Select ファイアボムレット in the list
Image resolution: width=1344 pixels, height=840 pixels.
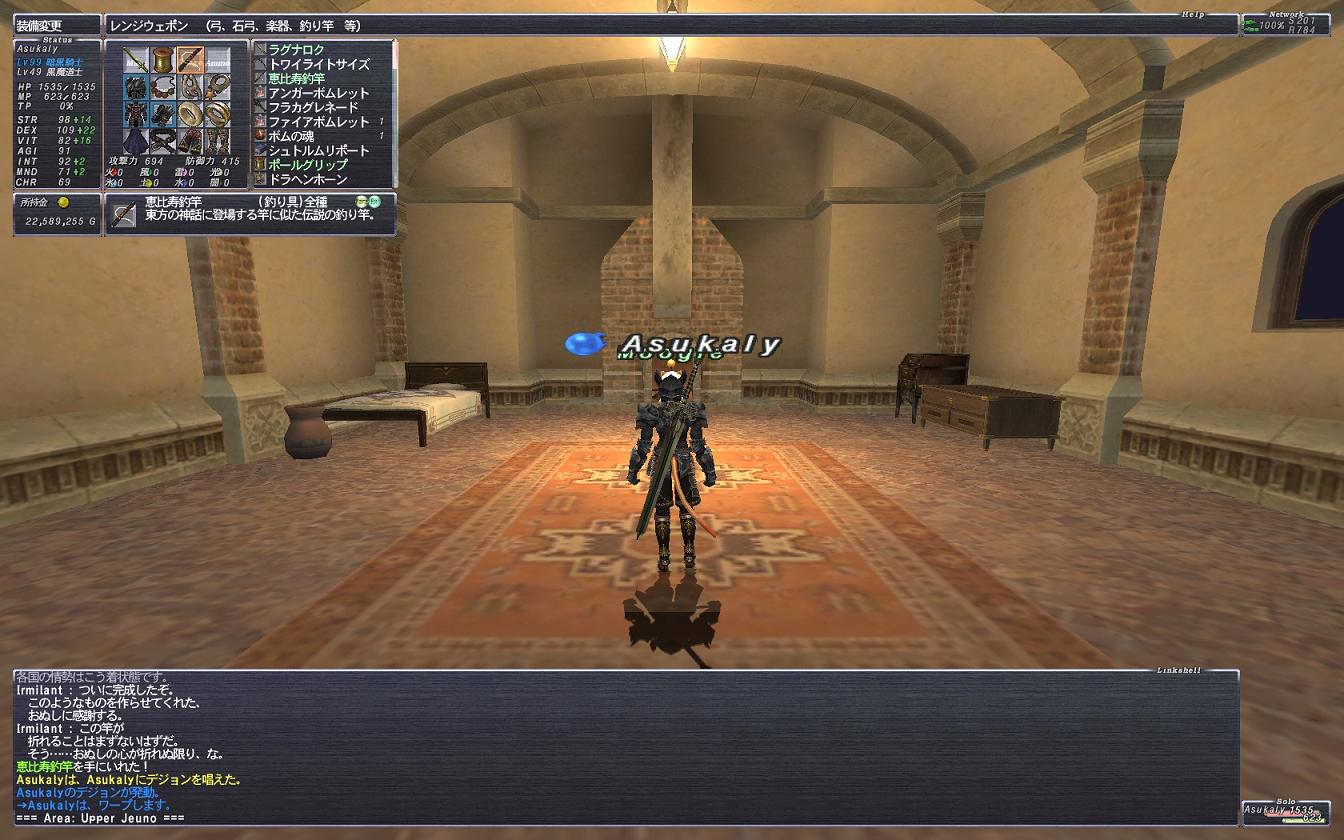point(319,122)
